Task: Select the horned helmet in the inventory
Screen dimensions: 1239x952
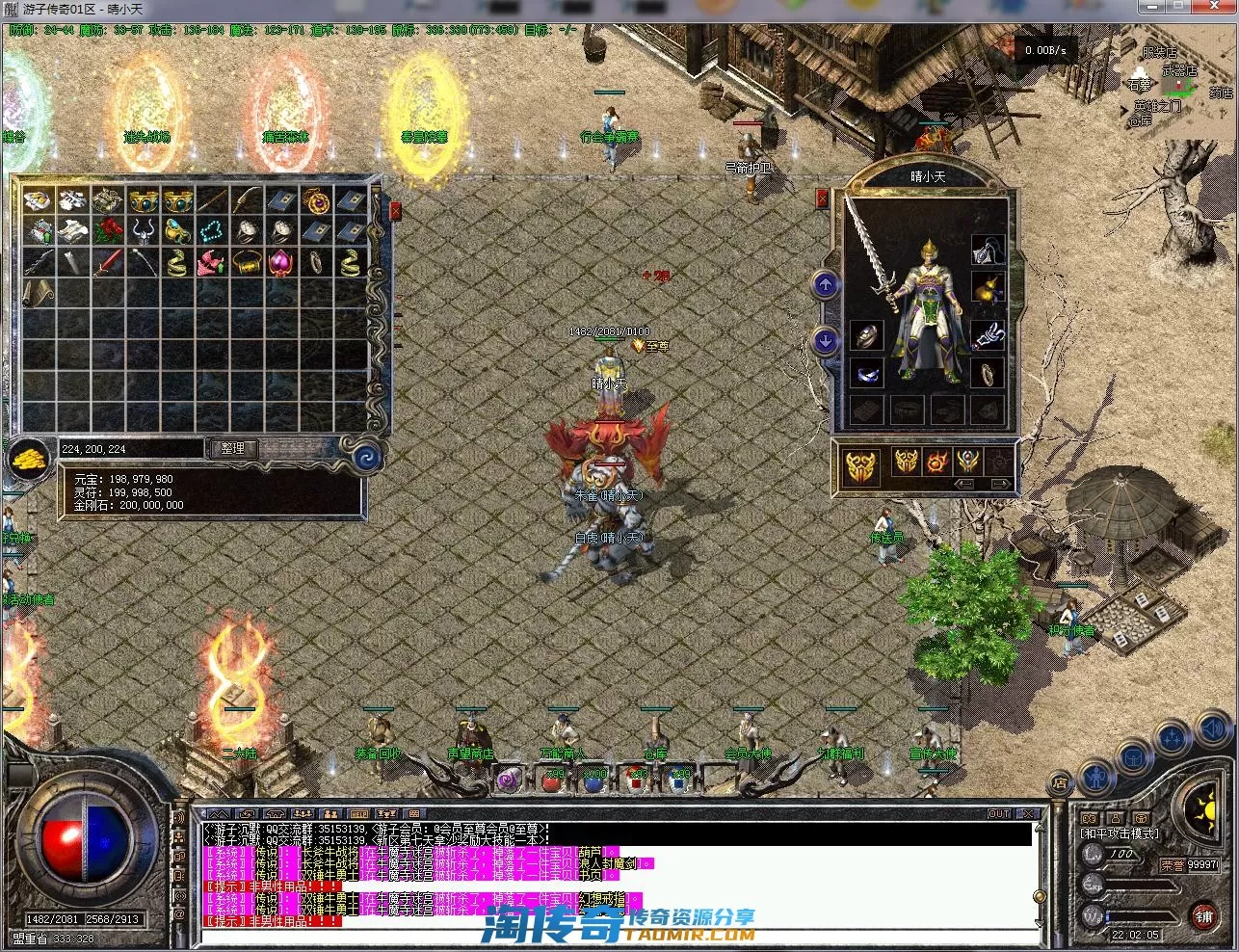Action: point(143,231)
